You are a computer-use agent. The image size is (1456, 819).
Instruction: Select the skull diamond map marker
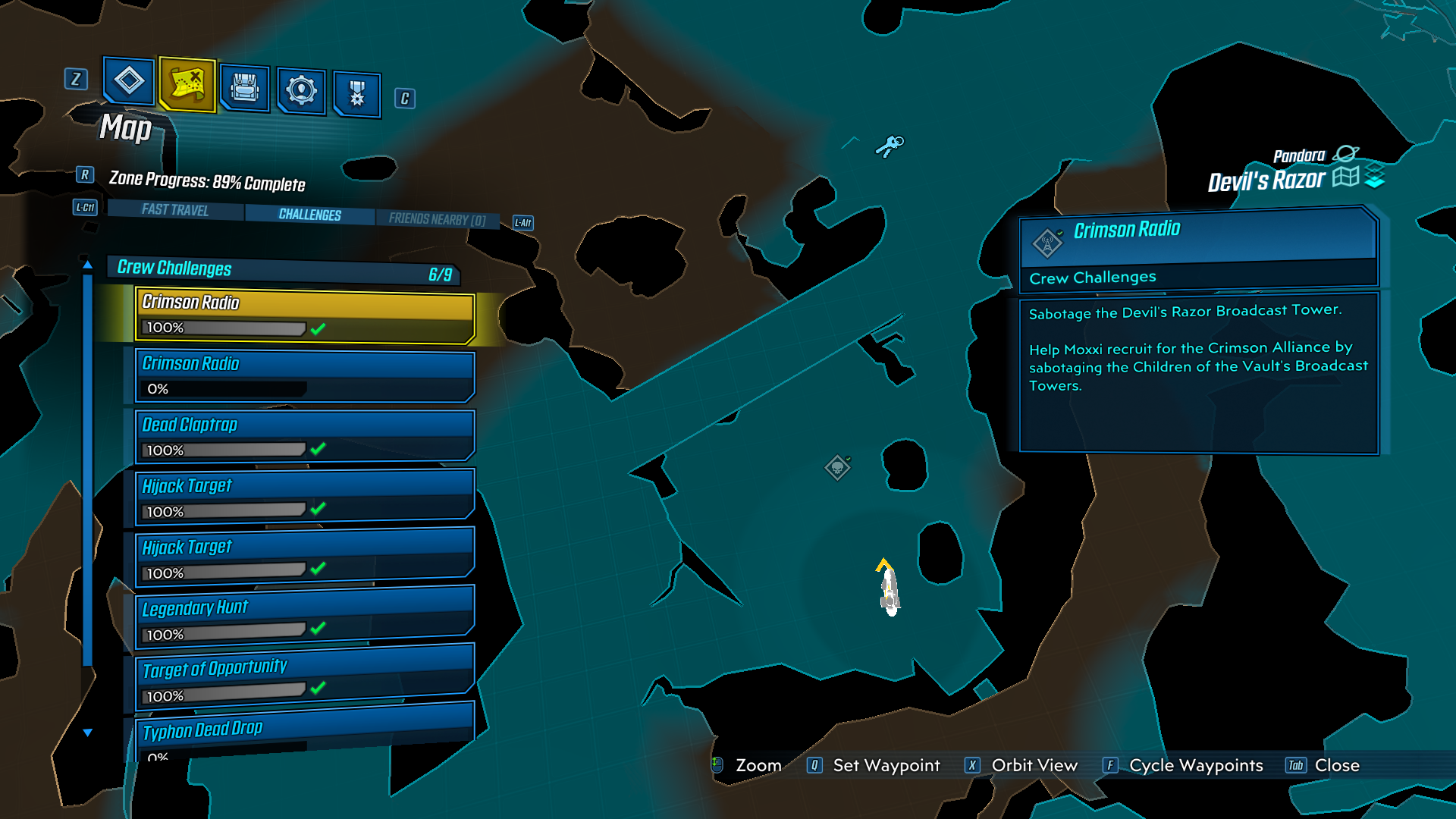837,467
